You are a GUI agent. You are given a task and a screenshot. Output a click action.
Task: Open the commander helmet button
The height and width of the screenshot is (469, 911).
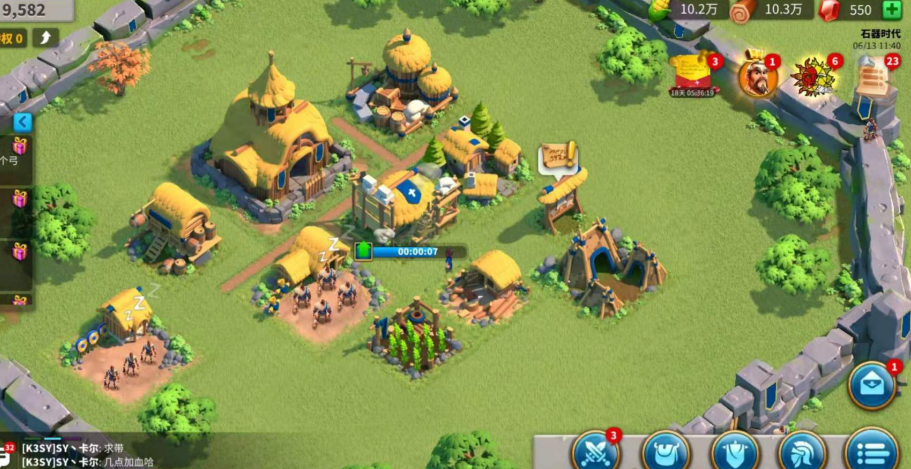[802, 451]
